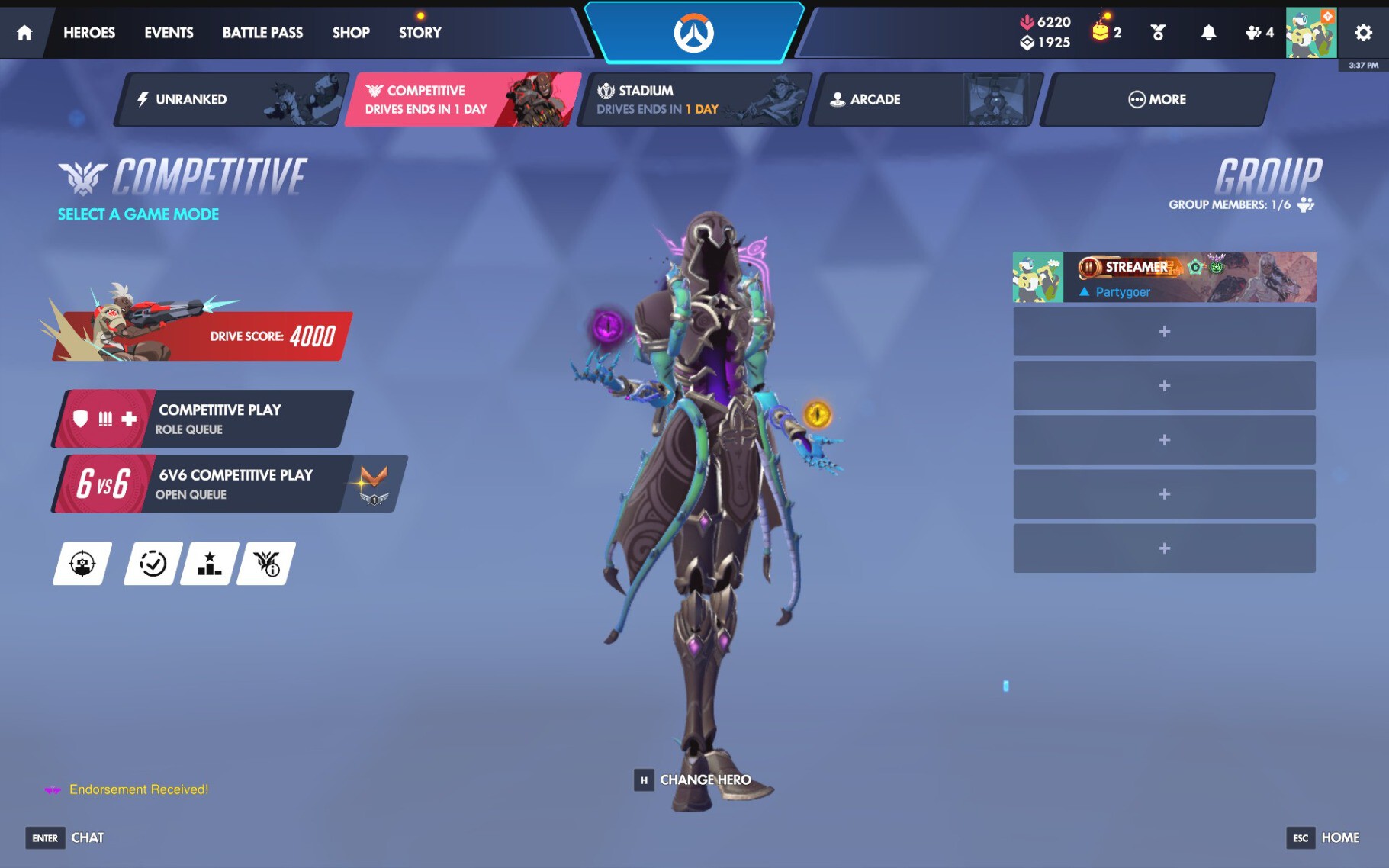
Task: Select the Partygoer group member card
Action: point(1164,277)
